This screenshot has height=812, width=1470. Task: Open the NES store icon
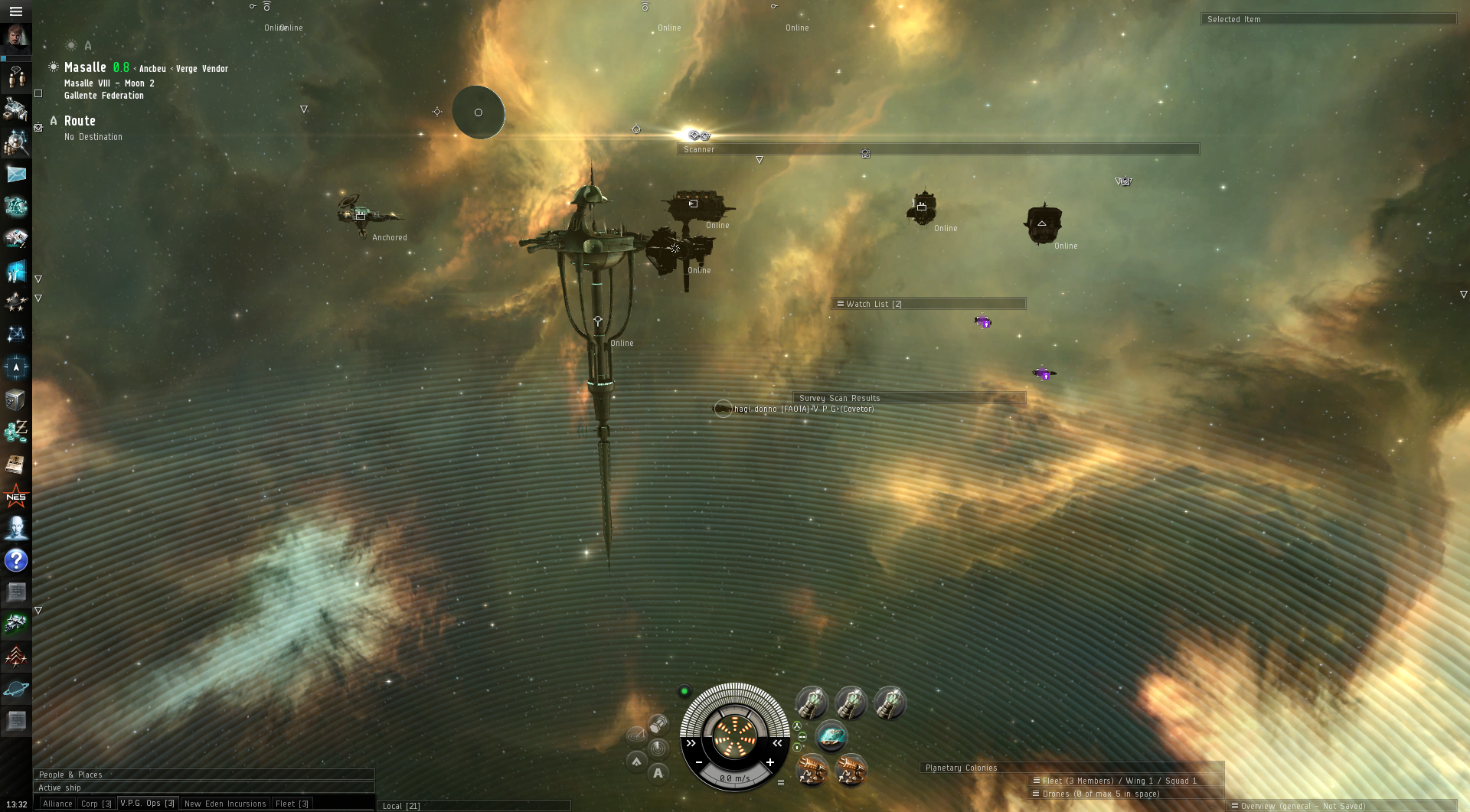tap(16, 497)
